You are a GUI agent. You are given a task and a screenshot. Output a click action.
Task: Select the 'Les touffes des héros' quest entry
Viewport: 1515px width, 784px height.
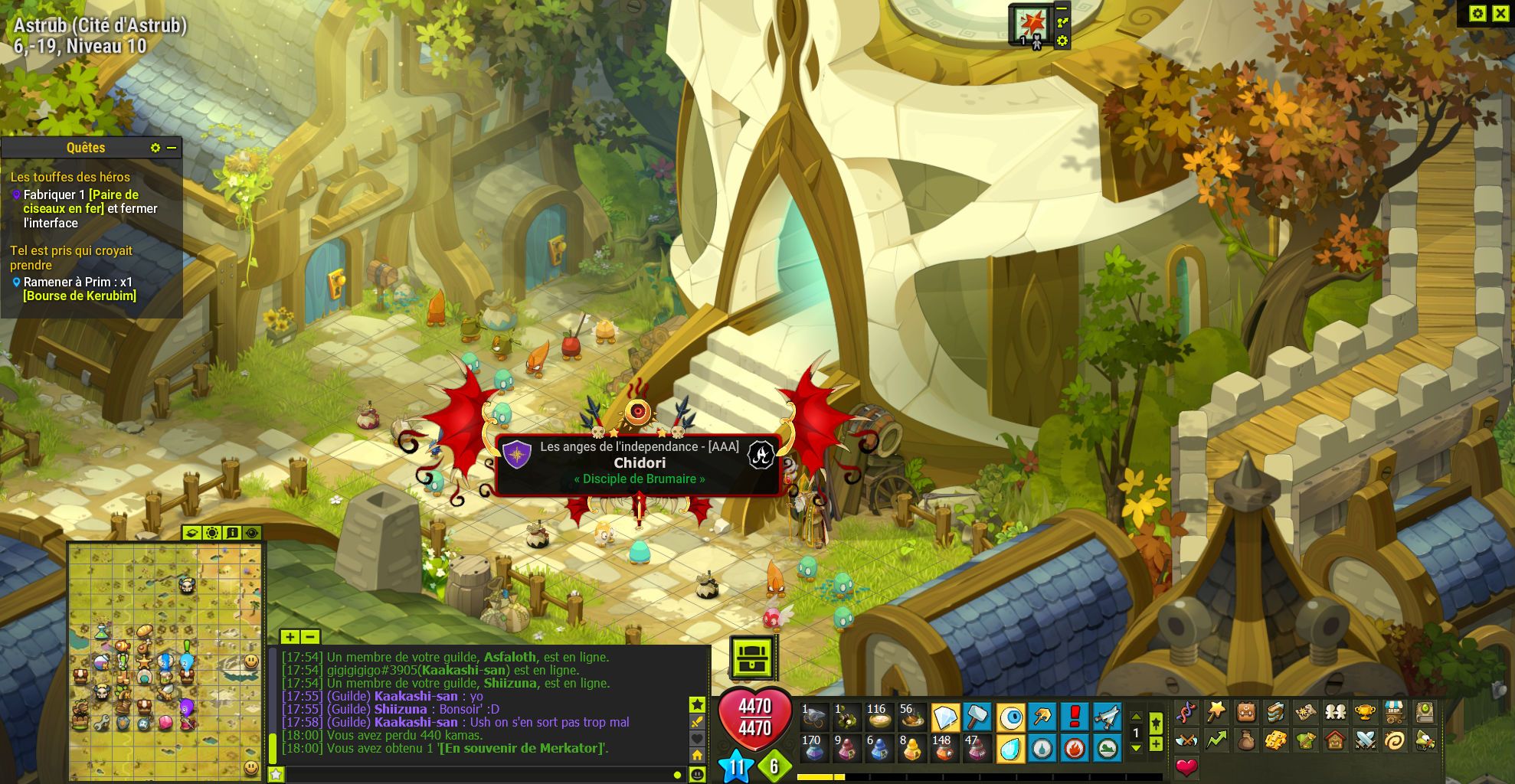click(70, 177)
